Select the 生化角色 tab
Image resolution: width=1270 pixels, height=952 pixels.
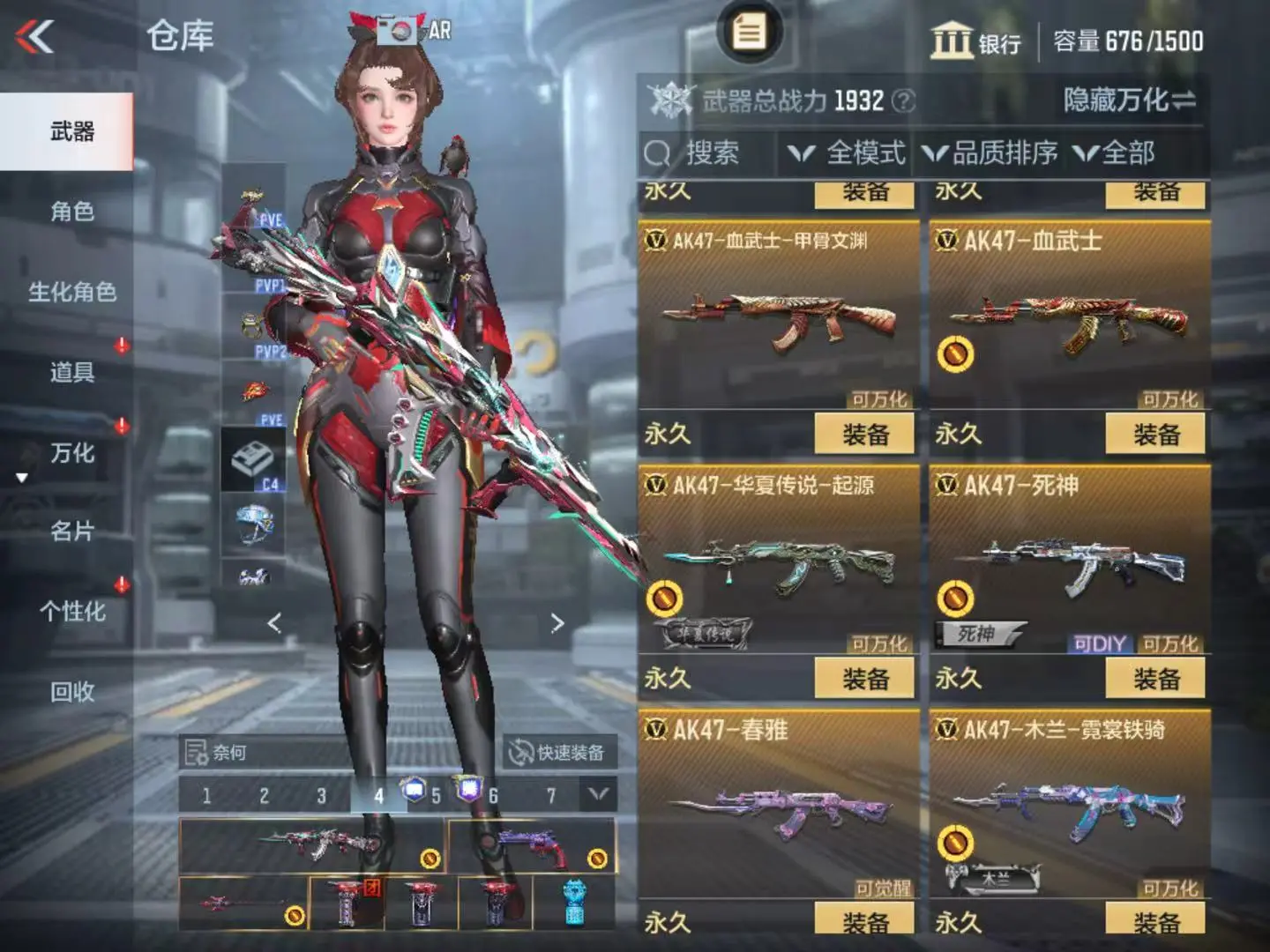point(71,292)
